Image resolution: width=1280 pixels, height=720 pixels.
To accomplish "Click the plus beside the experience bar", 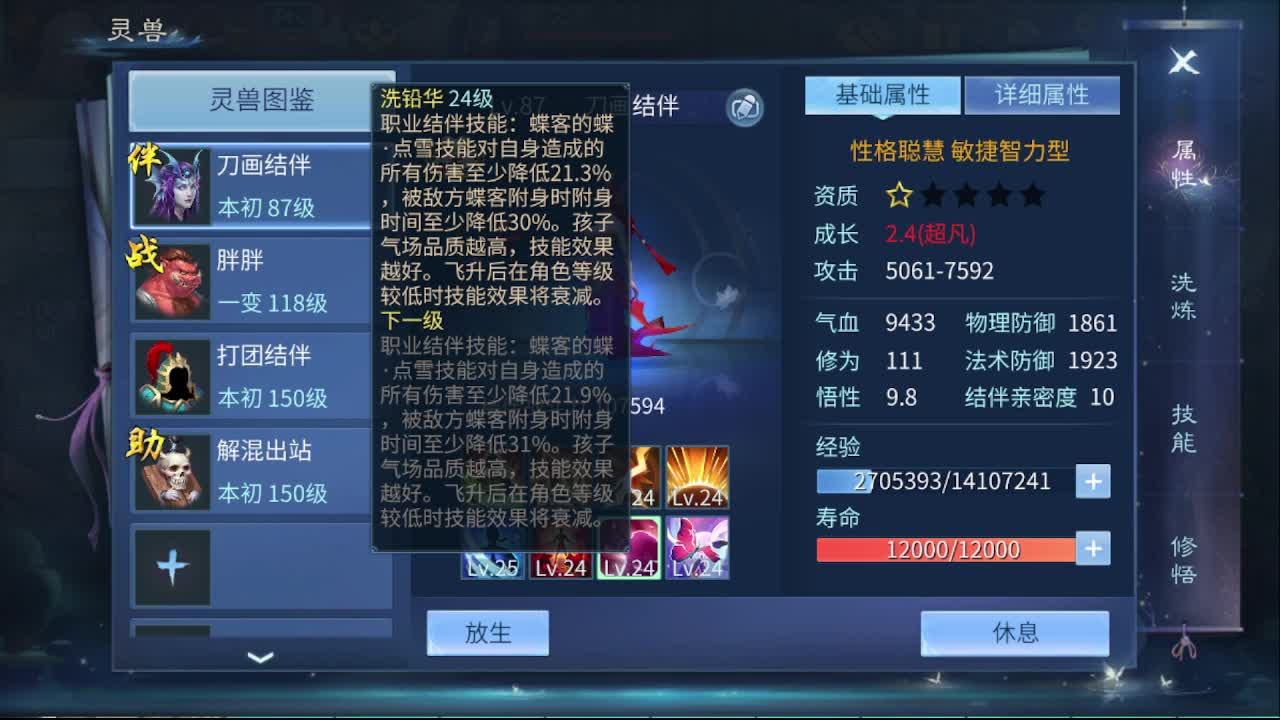I will 1092,481.
